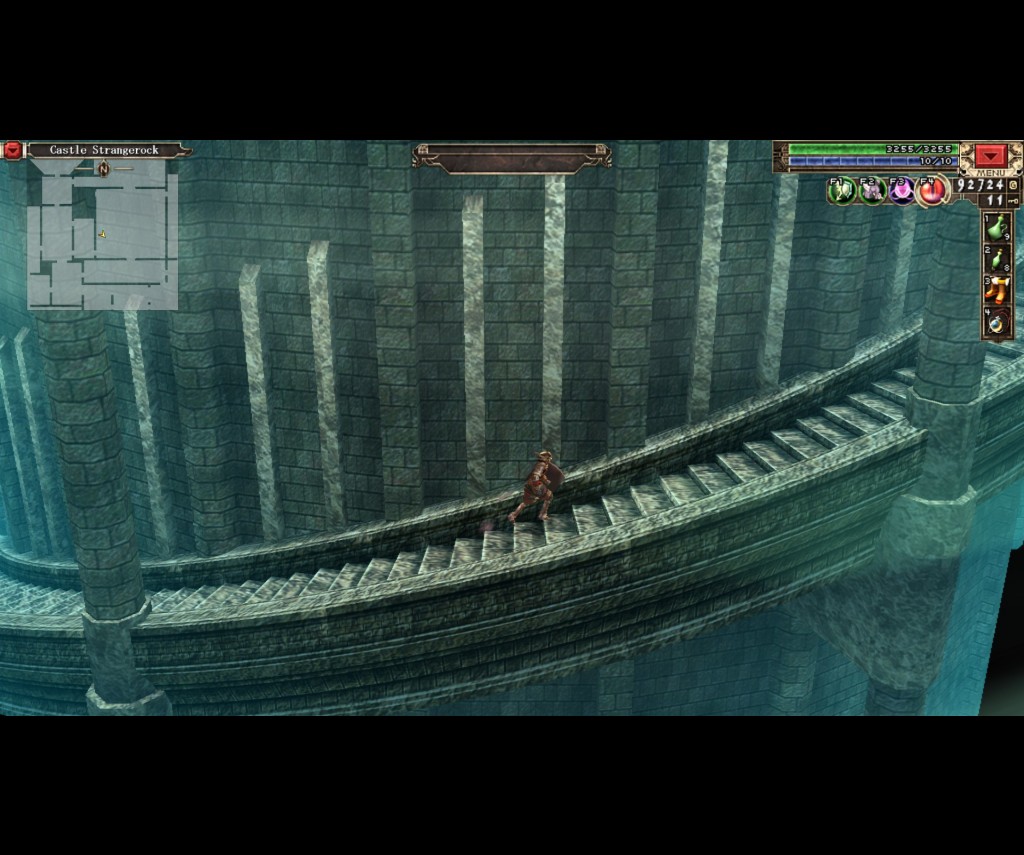Collapse the minimap with the red arrow button

12,150
